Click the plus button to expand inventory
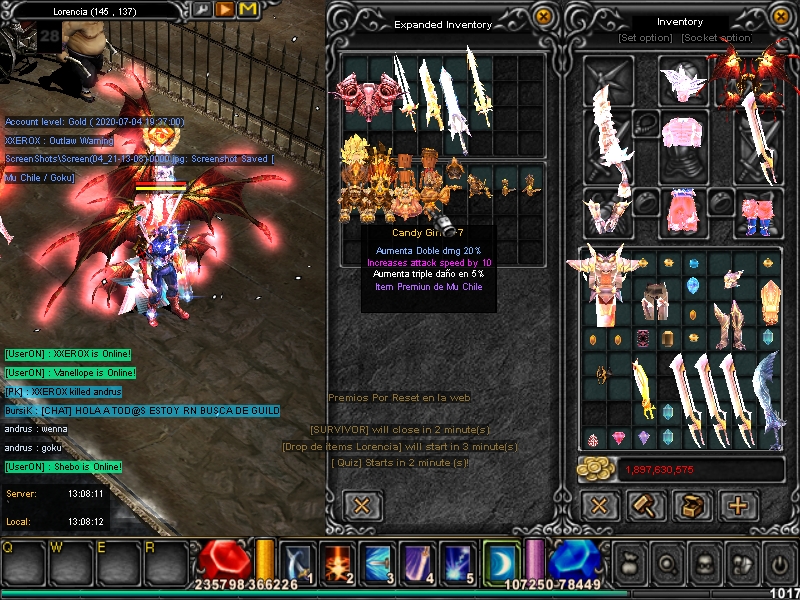The image size is (800, 600). tap(739, 505)
